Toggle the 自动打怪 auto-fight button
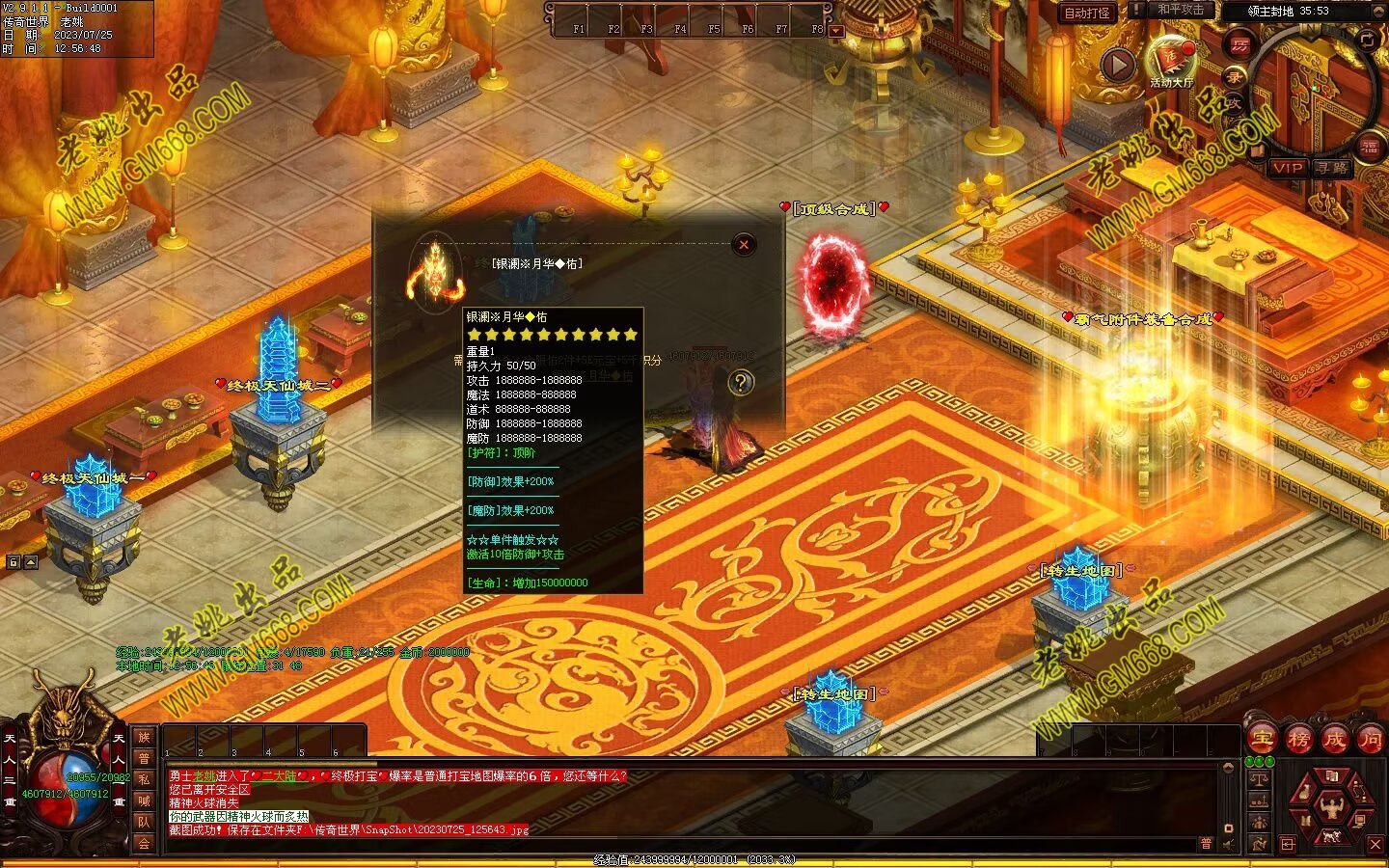Viewport: 1389px width, 868px height. tap(1087, 13)
